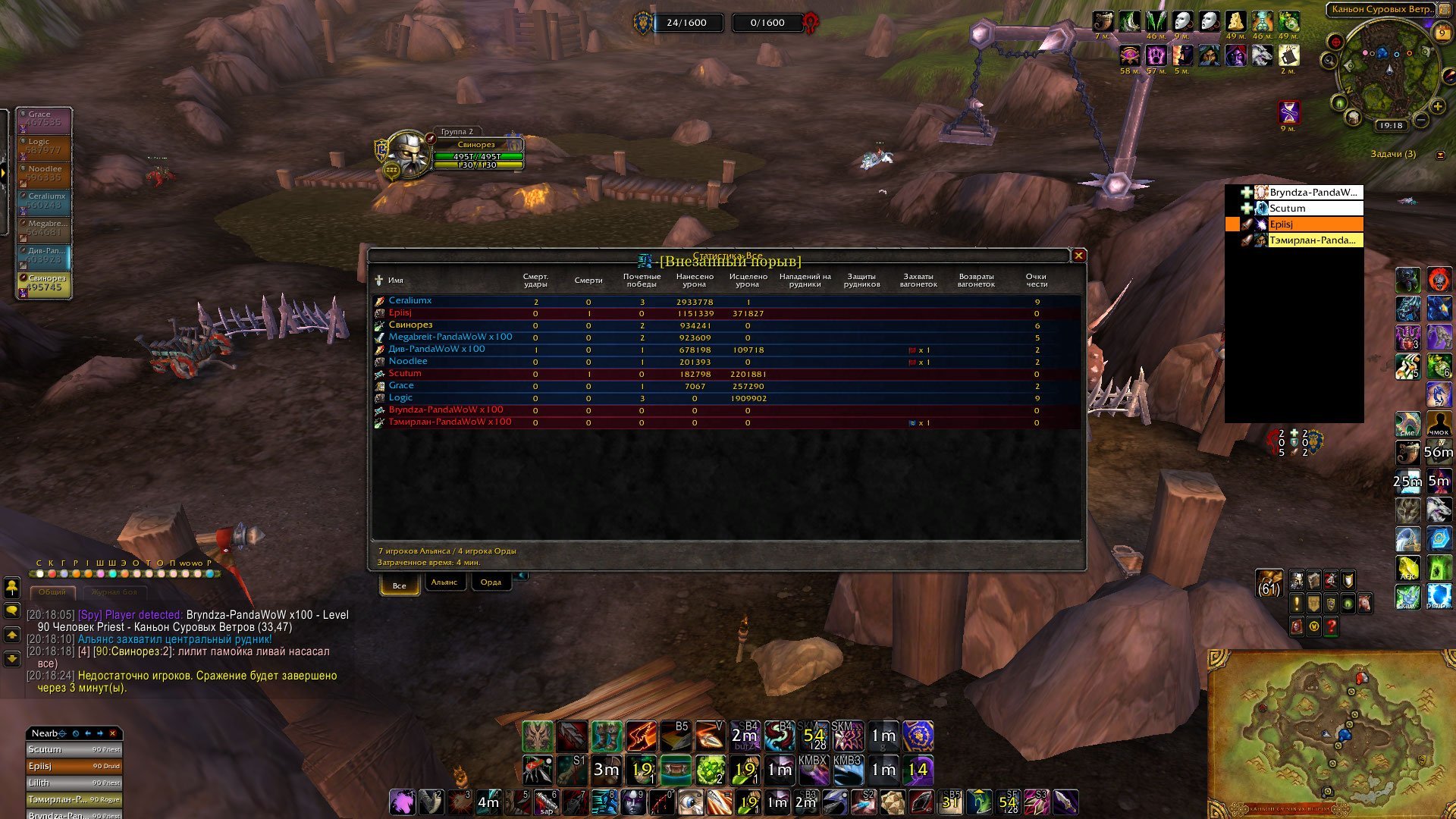The image size is (1456, 819).
Task: Select the Все scoreboard tab
Action: (400, 585)
